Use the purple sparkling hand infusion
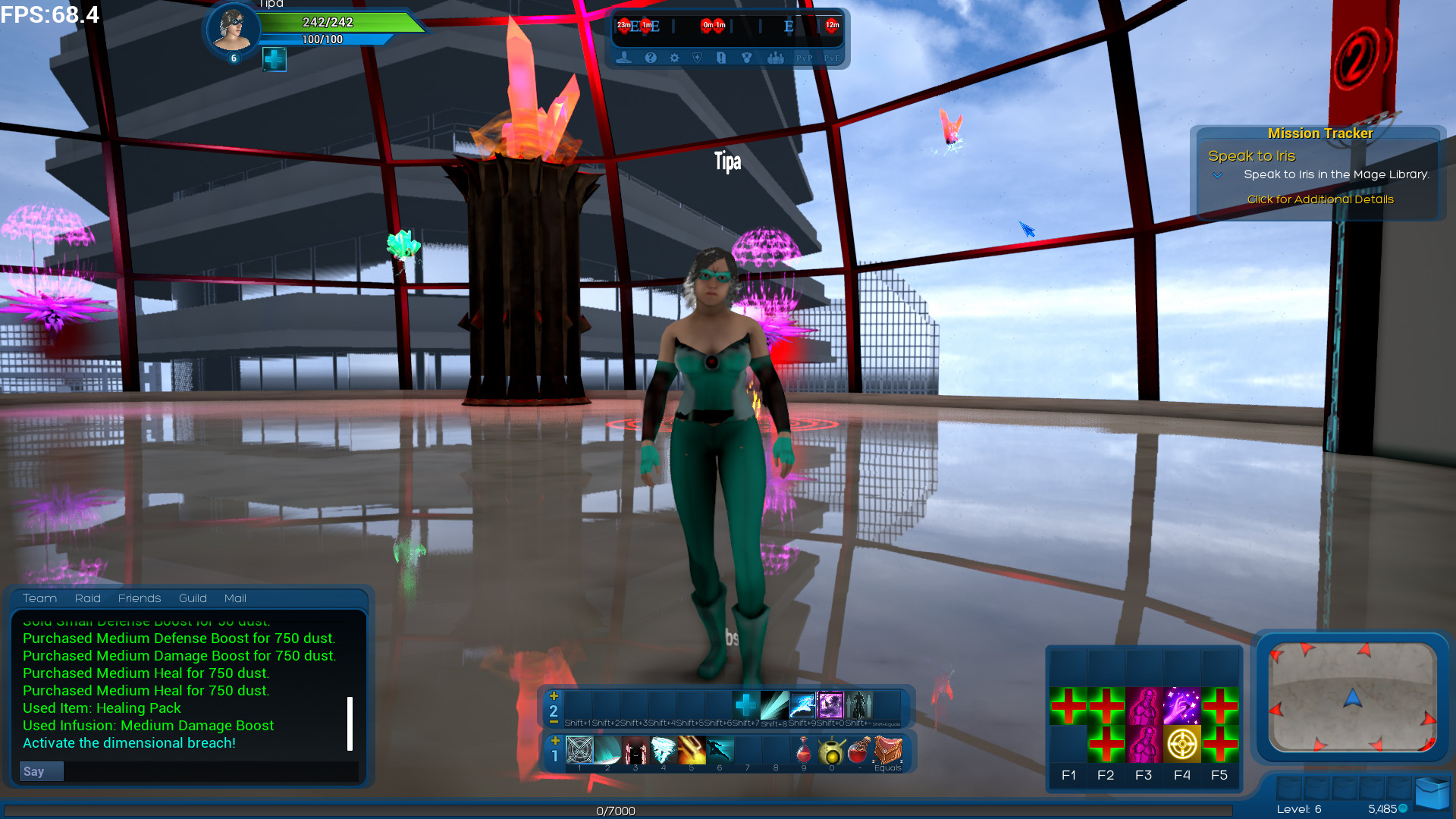The image size is (1456, 819). click(1181, 706)
